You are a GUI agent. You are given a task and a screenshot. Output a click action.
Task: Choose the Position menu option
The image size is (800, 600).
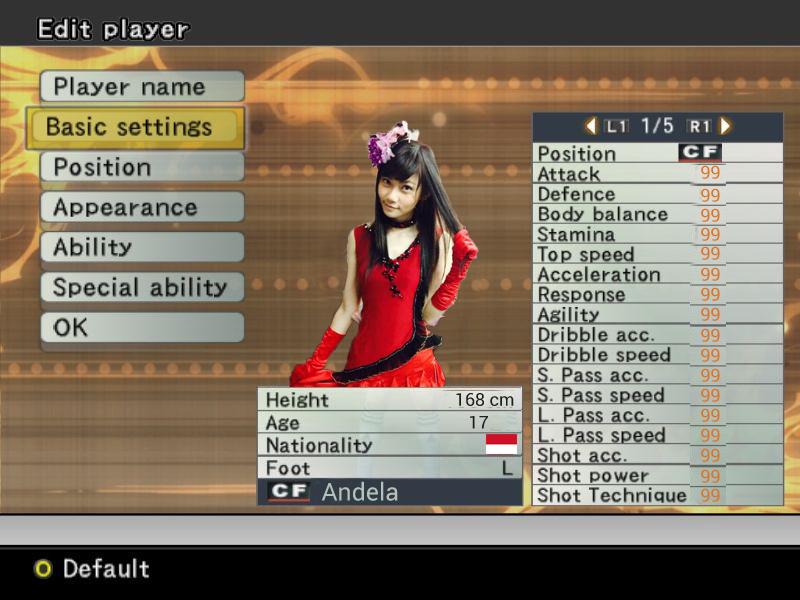[142, 167]
